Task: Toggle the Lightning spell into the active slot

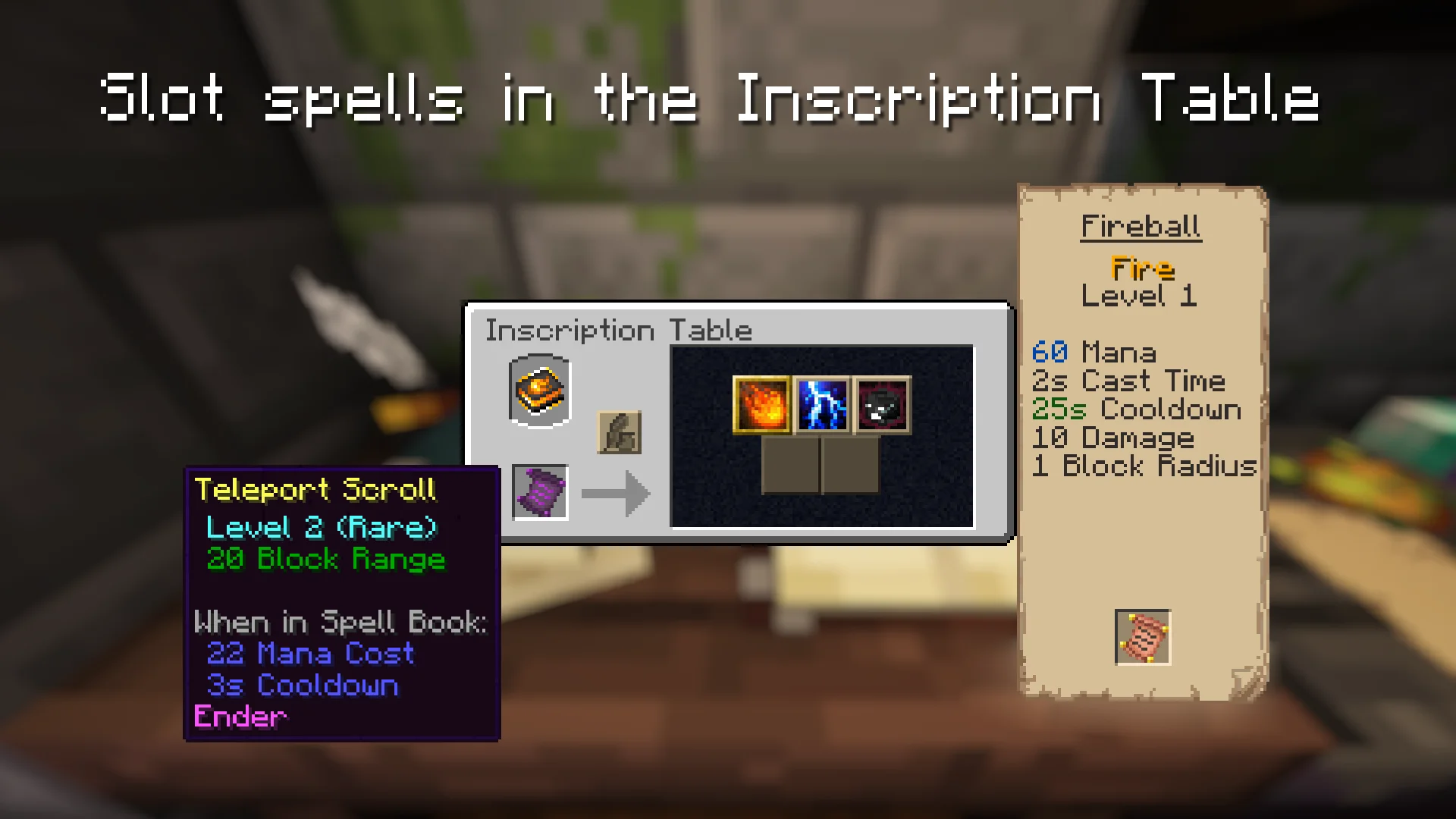Action: click(x=821, y=404)
